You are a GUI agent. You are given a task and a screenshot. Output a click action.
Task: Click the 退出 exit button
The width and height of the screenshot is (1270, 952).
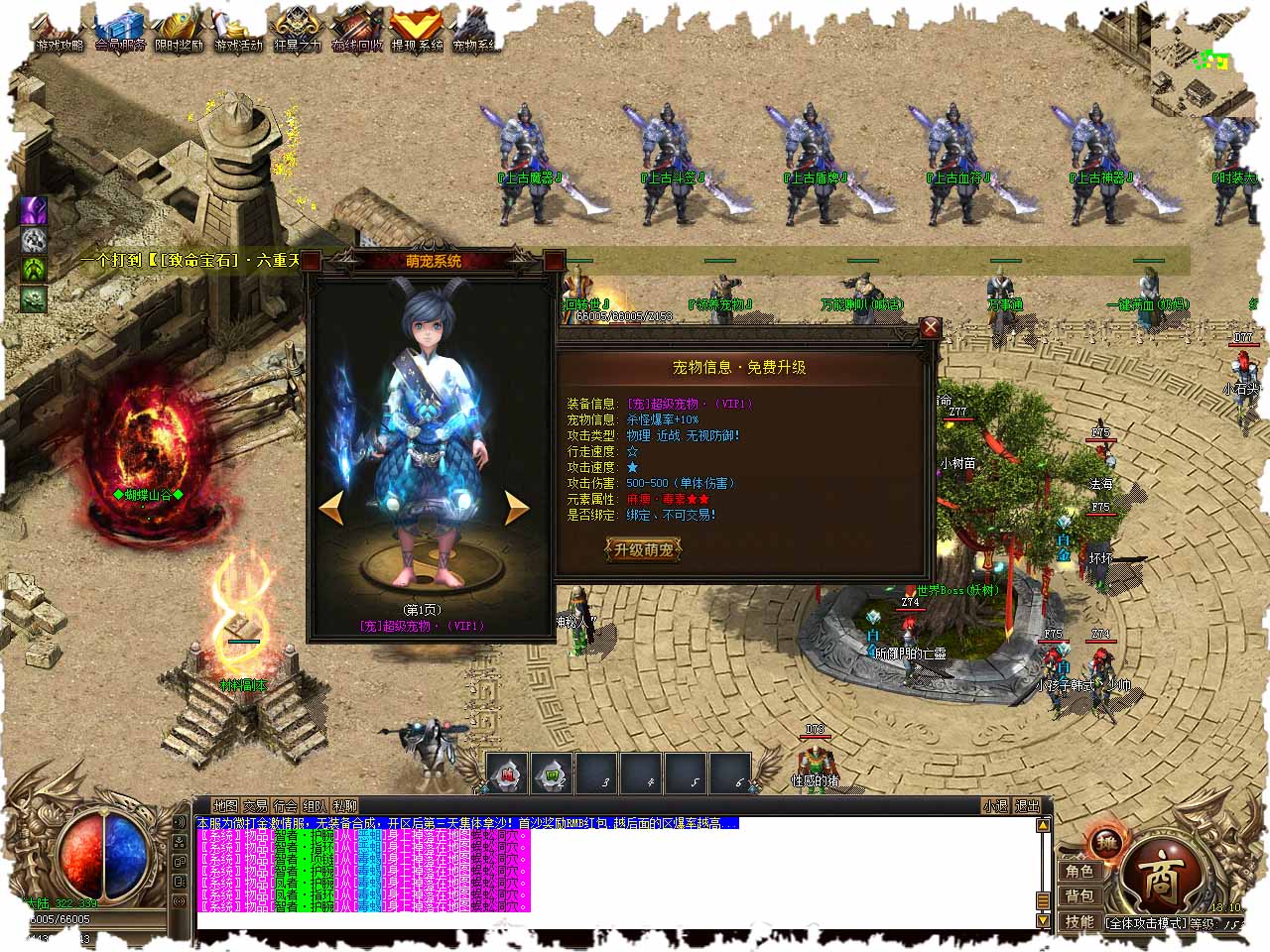tap(1027, 806)
